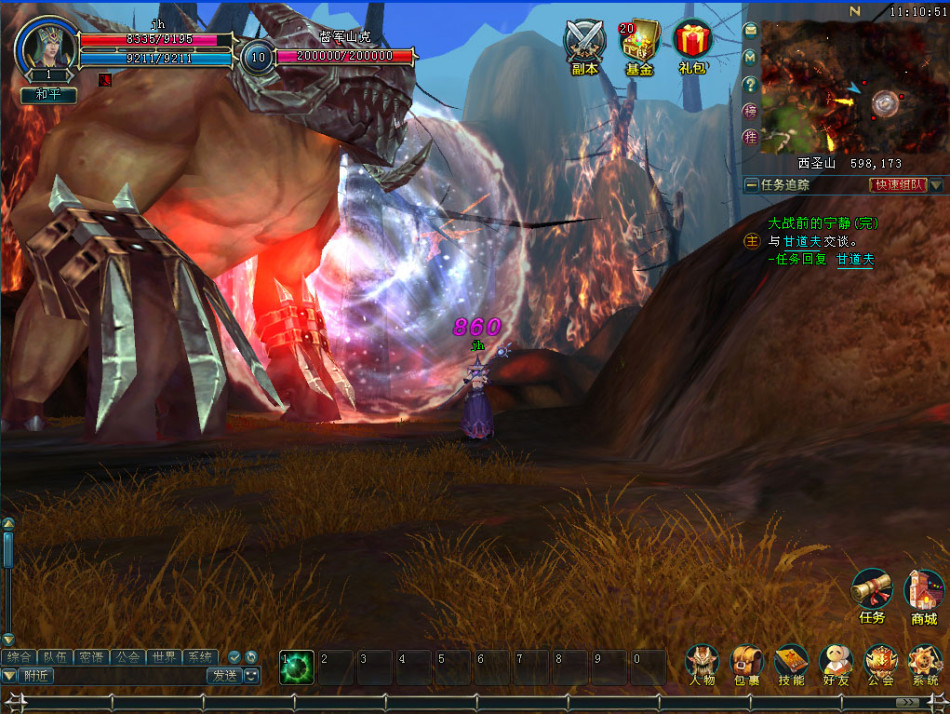The height and width of the screenshot is (714, 950).
Task: Open the 技能 skills book
Action: coord(791,661)
